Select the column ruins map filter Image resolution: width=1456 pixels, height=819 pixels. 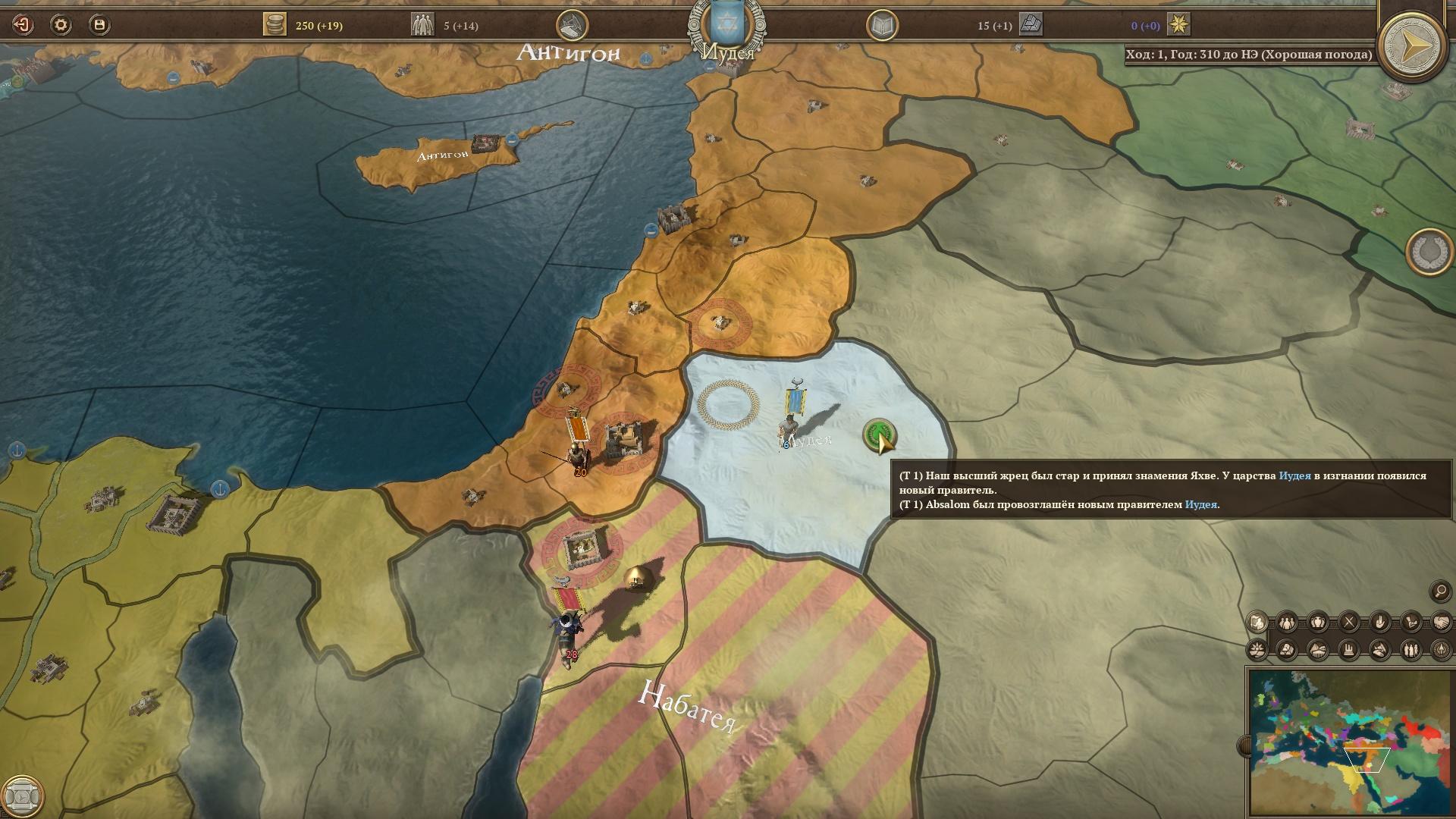point(1349,650)
